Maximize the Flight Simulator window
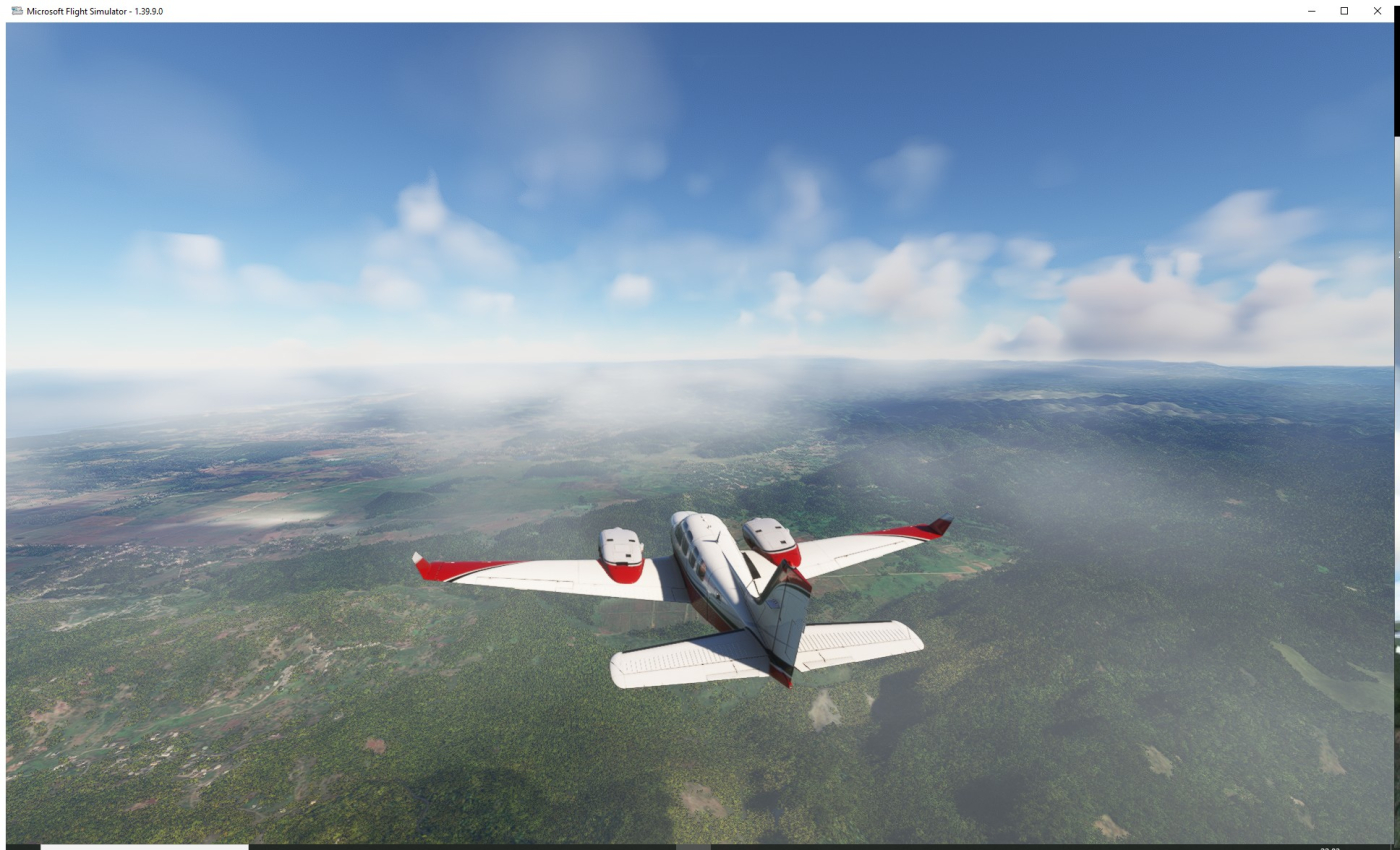 (1344, 11)
